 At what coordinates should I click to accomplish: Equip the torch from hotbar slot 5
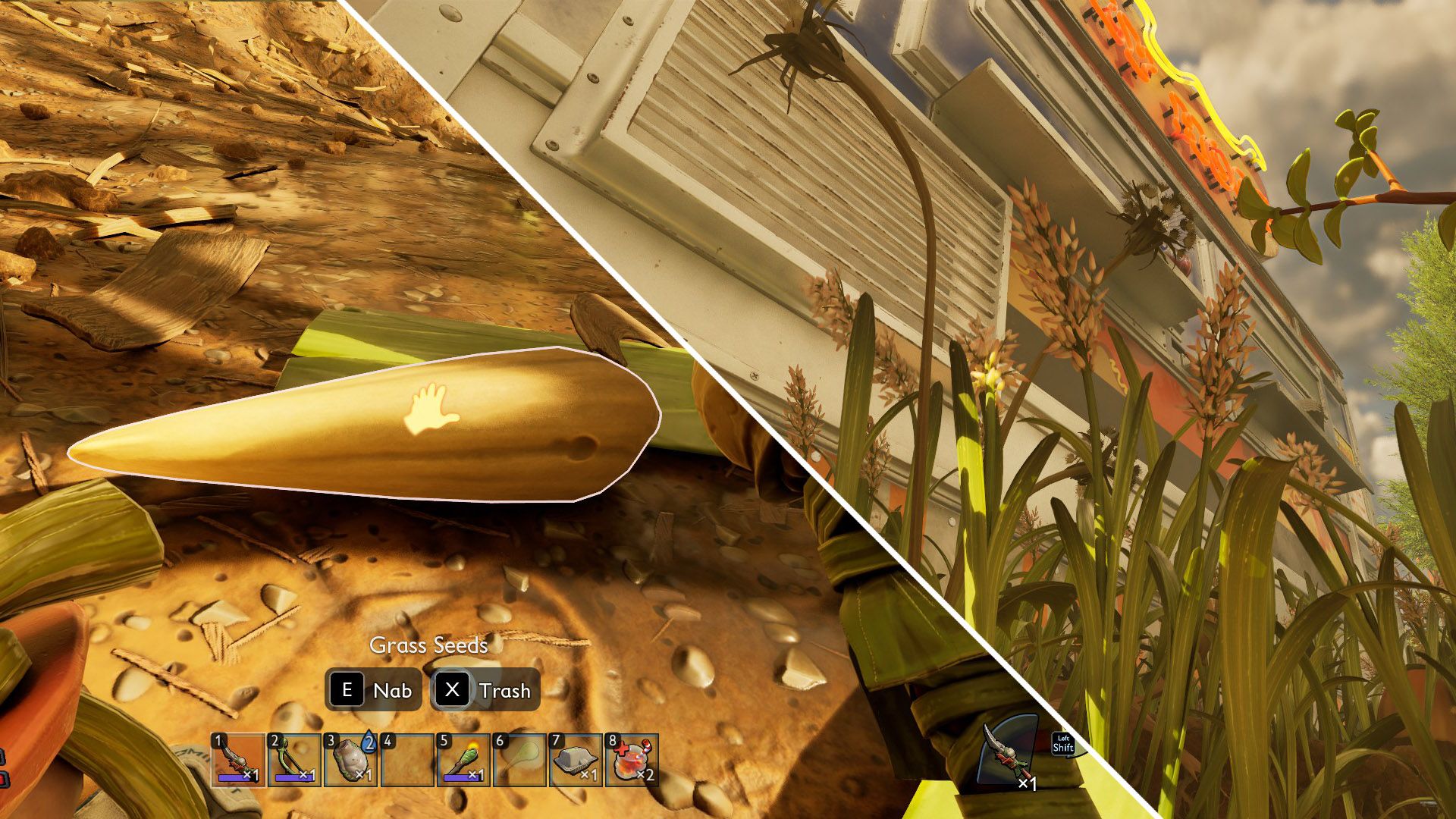(x=463, y=760)
